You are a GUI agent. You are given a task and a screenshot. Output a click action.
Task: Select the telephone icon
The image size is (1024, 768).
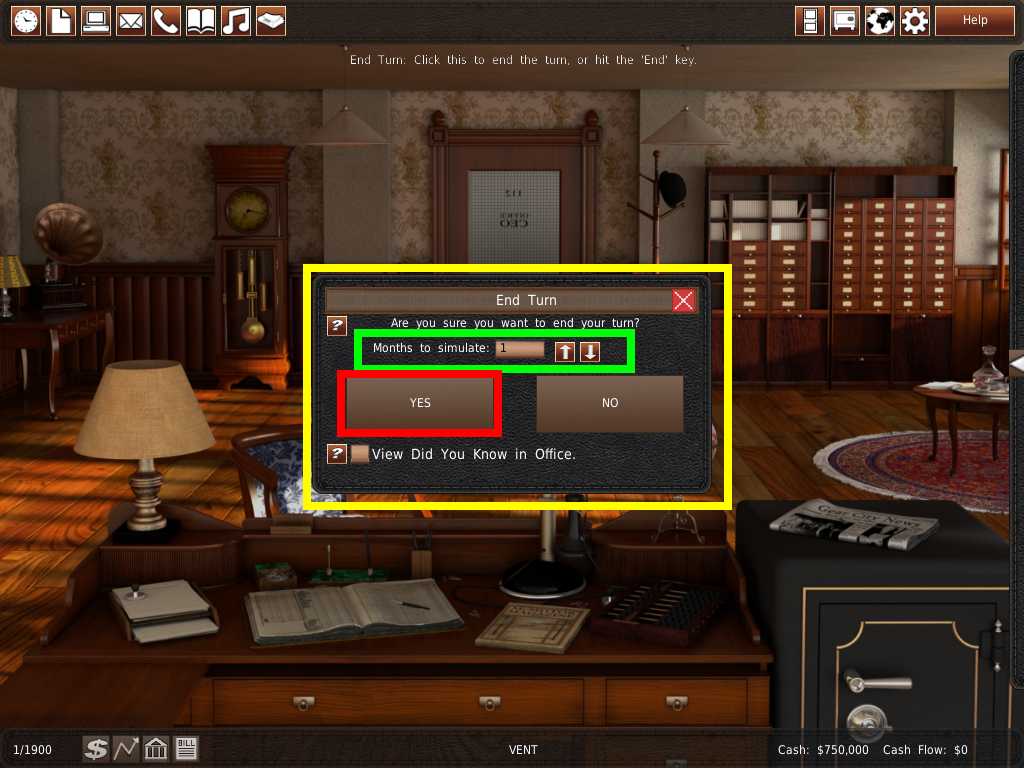(x=166, y=20)
